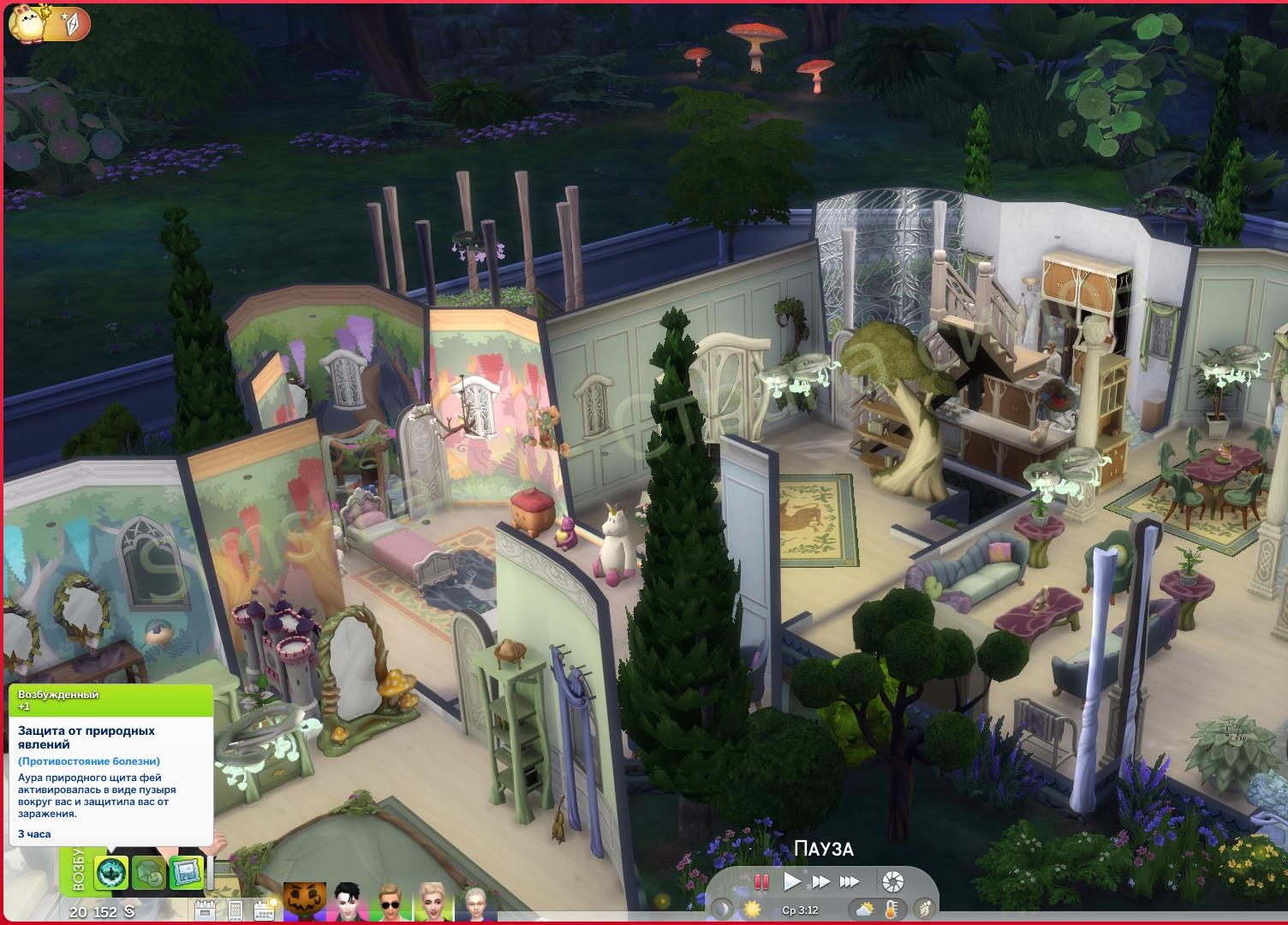Screen dimensions: 1288x925
Task: Open the weather forecast cloud-and-sun icon
Action: [862, 909]
